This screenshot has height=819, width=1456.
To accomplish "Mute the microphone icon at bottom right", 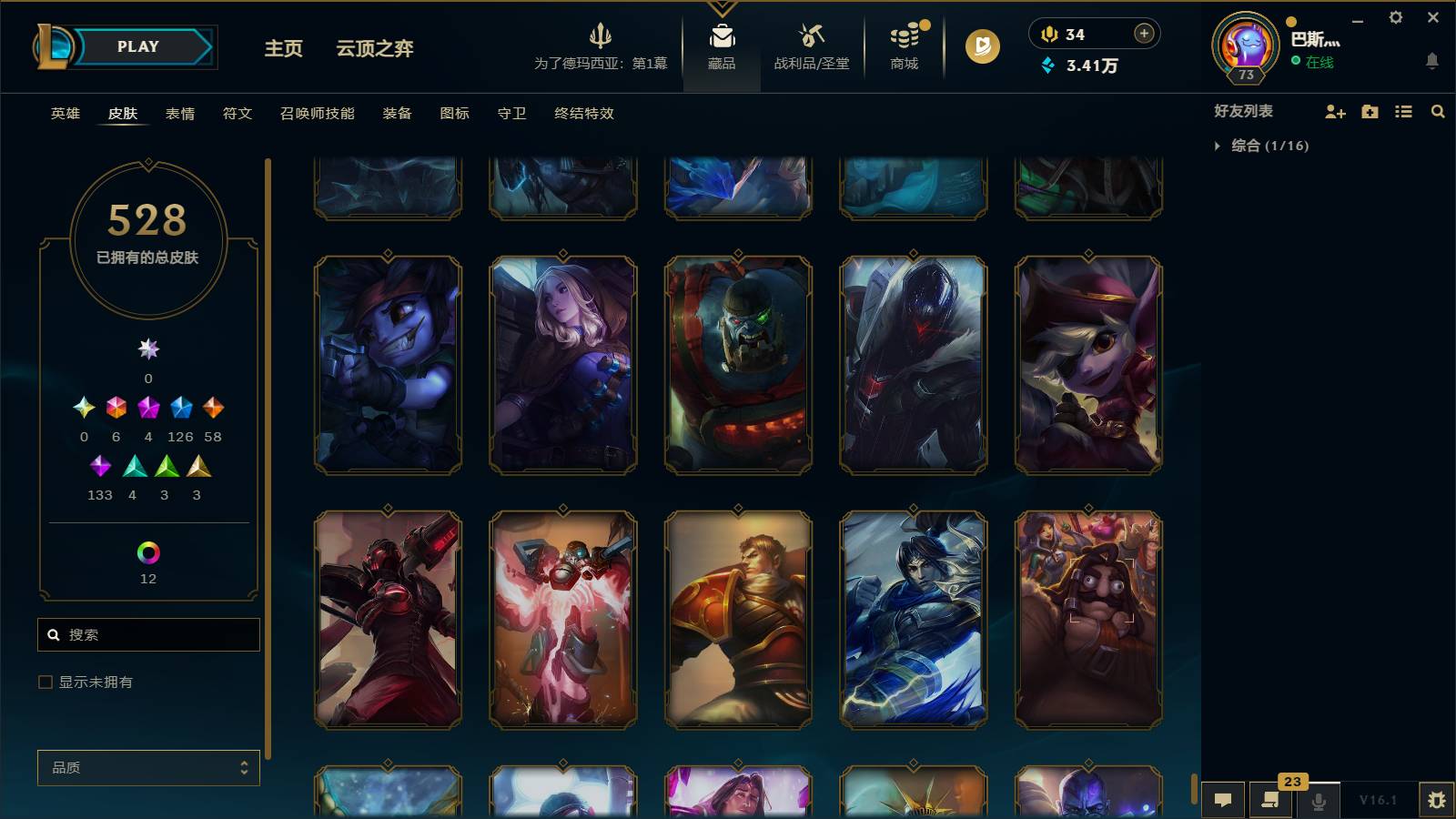I will (1318, 800).
